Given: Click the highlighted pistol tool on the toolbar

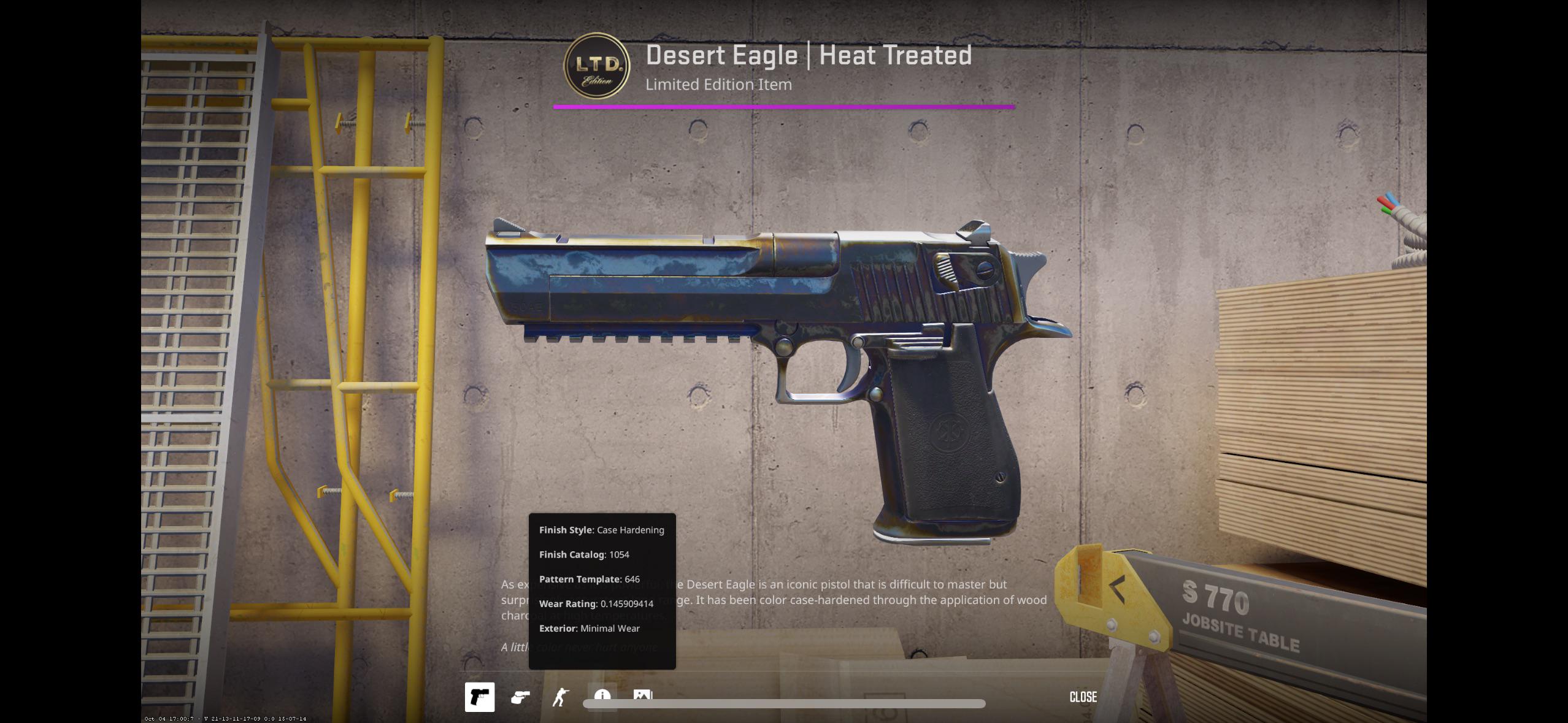Looking at the screenshot, I should (480, 697).
